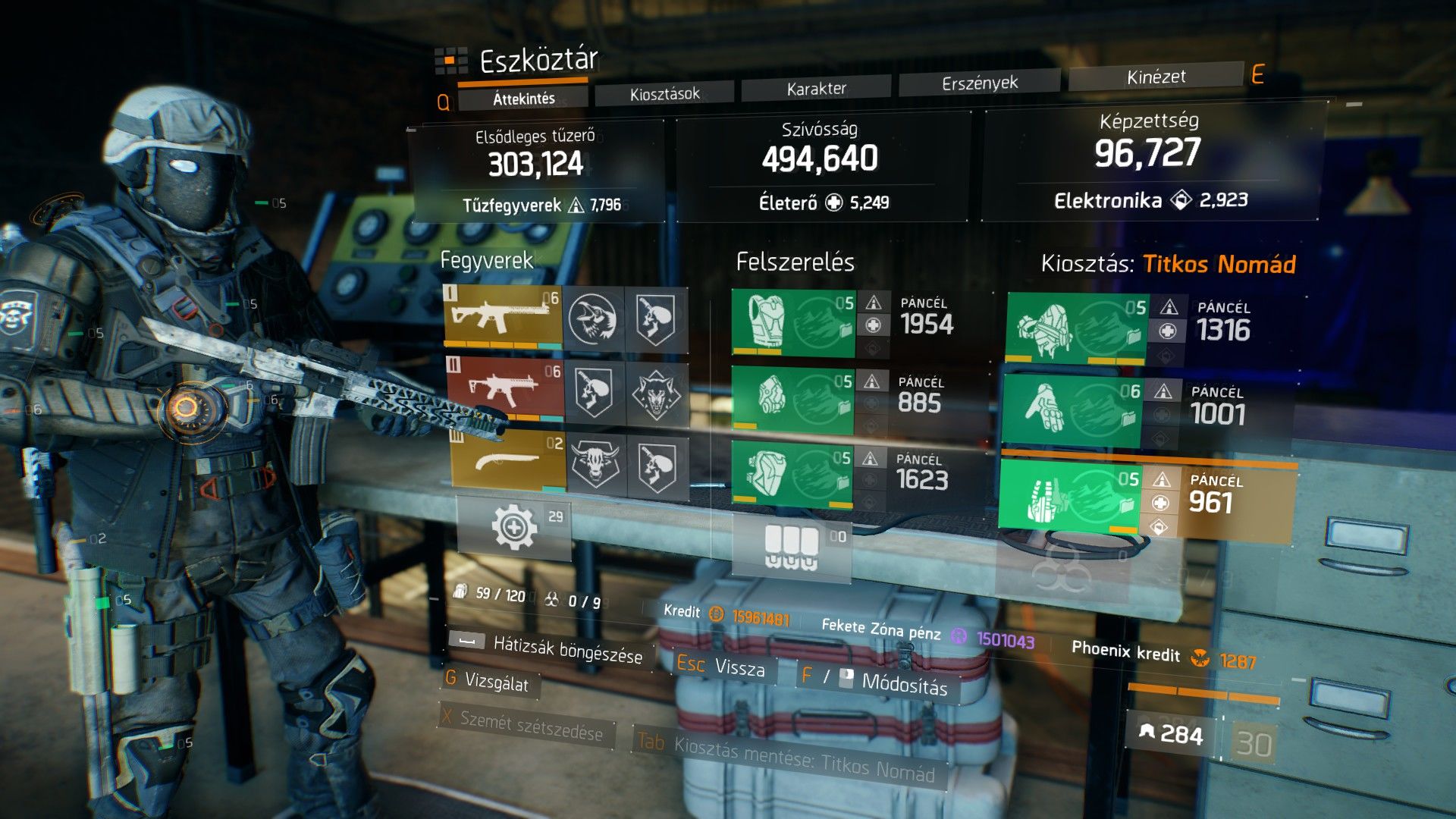Select the Karakter tab

click(x=816, y=89)
